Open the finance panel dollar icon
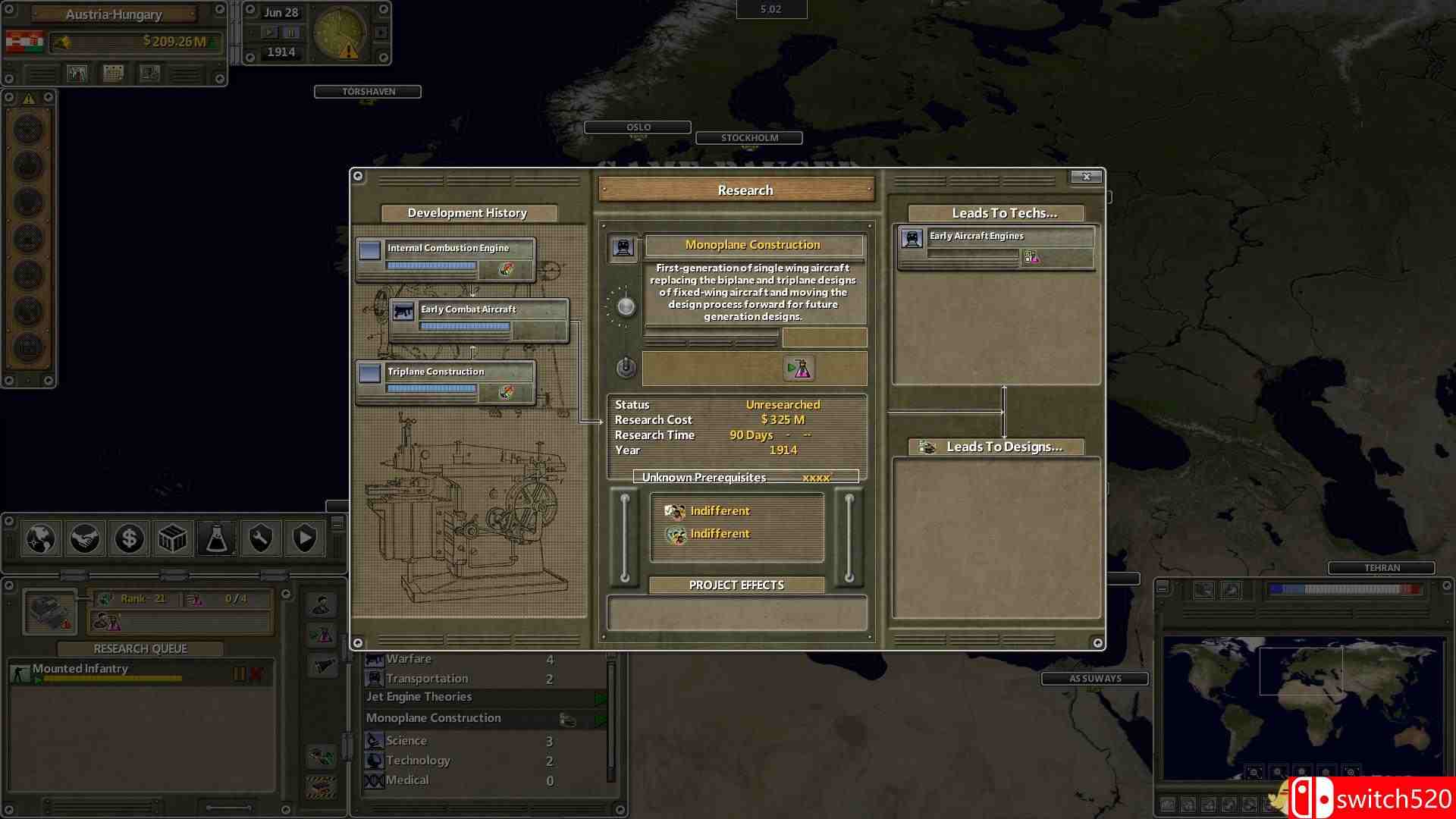This screenshot has width=1456, height=819. click(129, 539)
